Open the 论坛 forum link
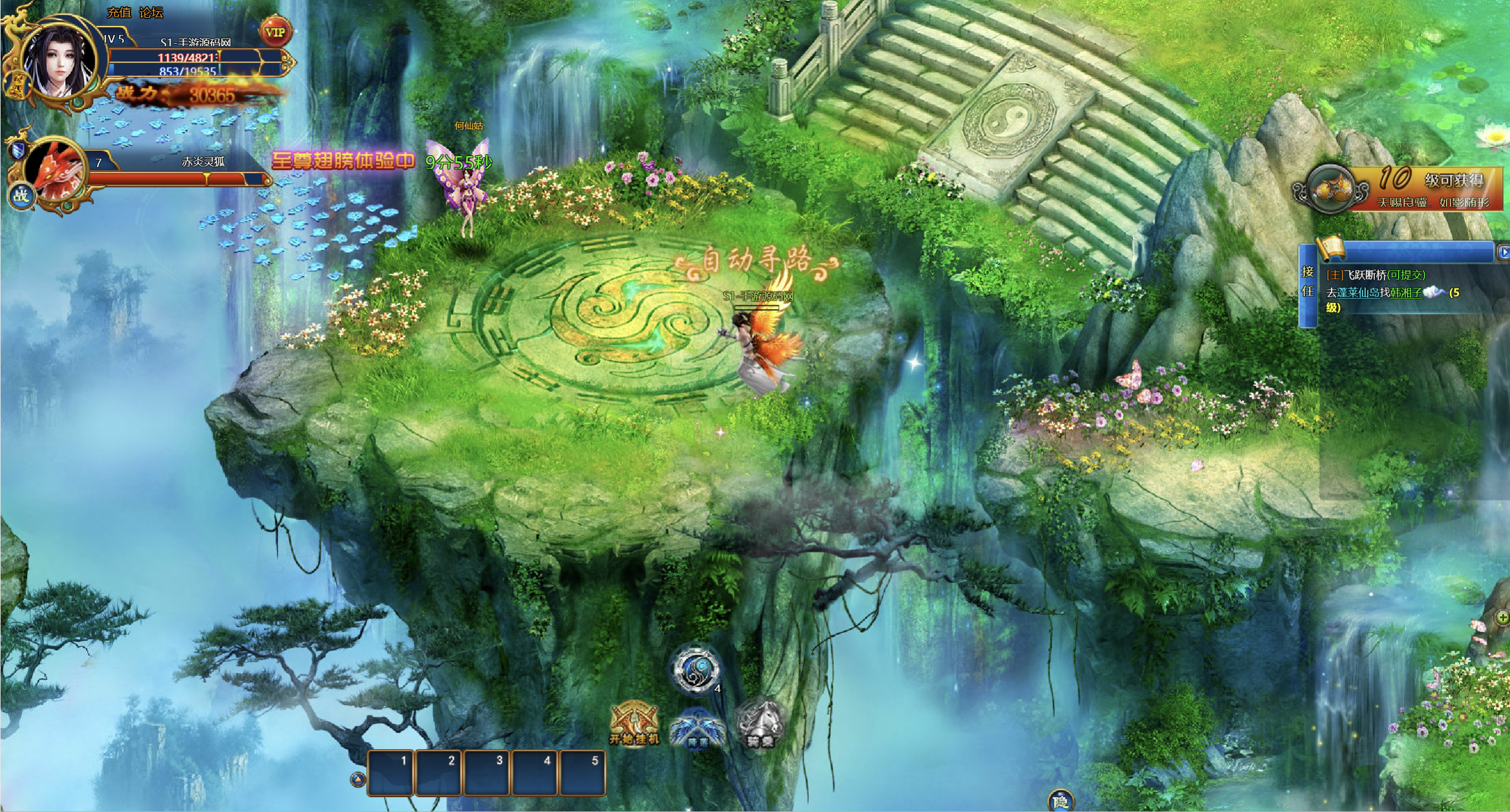Viewport: 1510px width, 812px height. pyautogui.click(x=151, y=12)
